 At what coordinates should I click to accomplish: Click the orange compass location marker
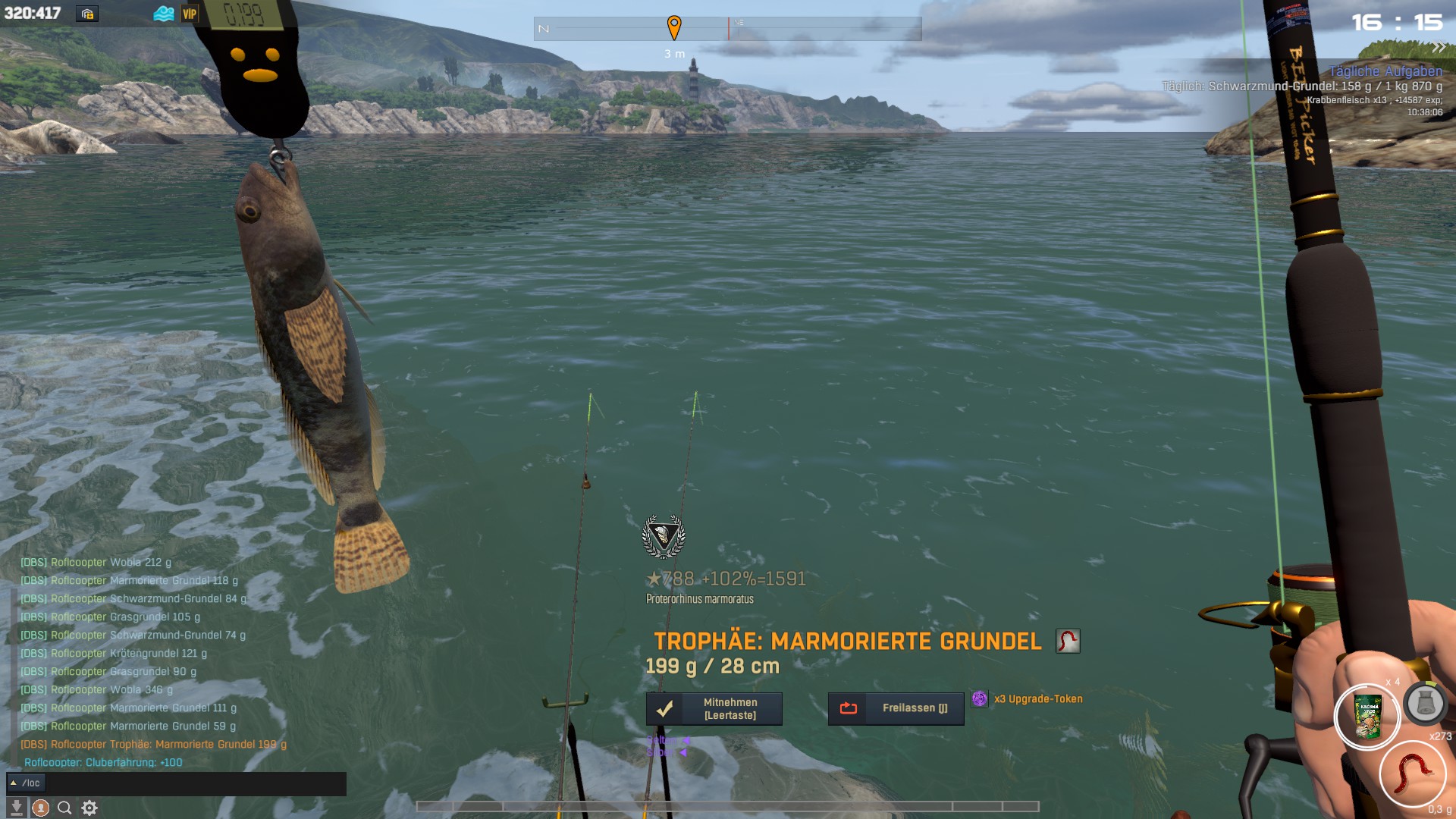coord(673,27)
